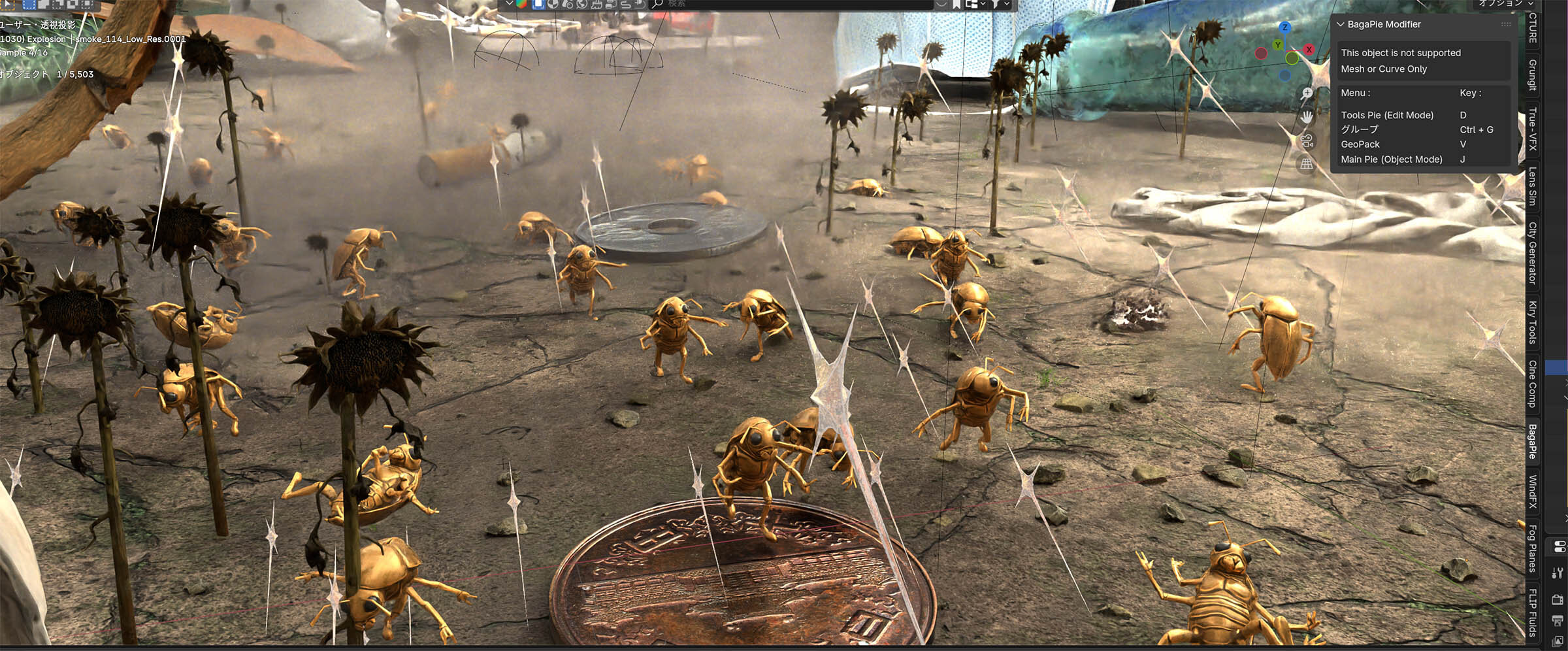
Task: Open the True-VFX sidebar tab
Action: point(1532,129)
